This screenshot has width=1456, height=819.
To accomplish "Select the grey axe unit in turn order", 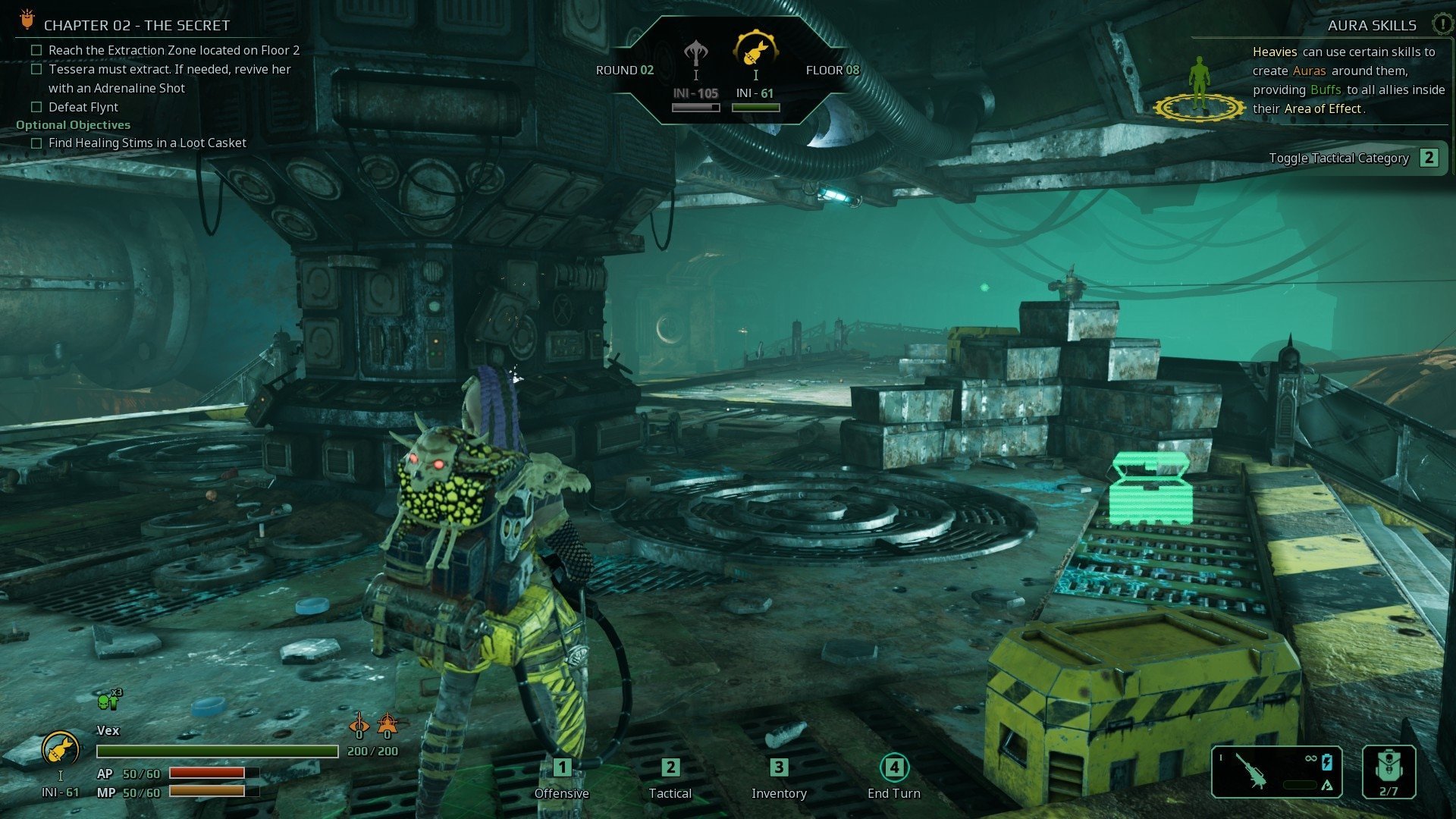I will pyautogui.click(x=695, y=54).
